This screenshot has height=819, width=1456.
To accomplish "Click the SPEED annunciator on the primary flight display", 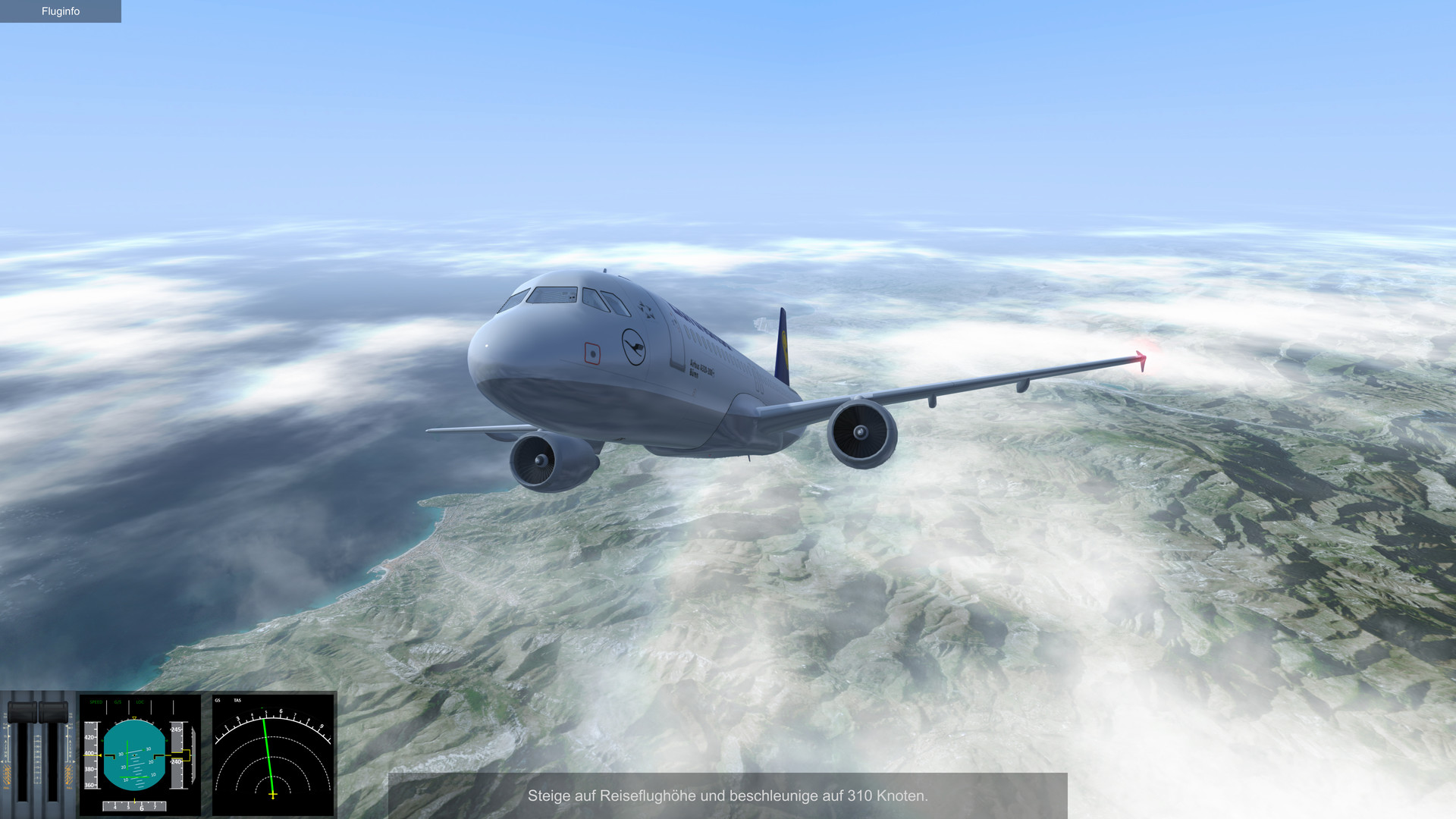I will coord(96,701).
